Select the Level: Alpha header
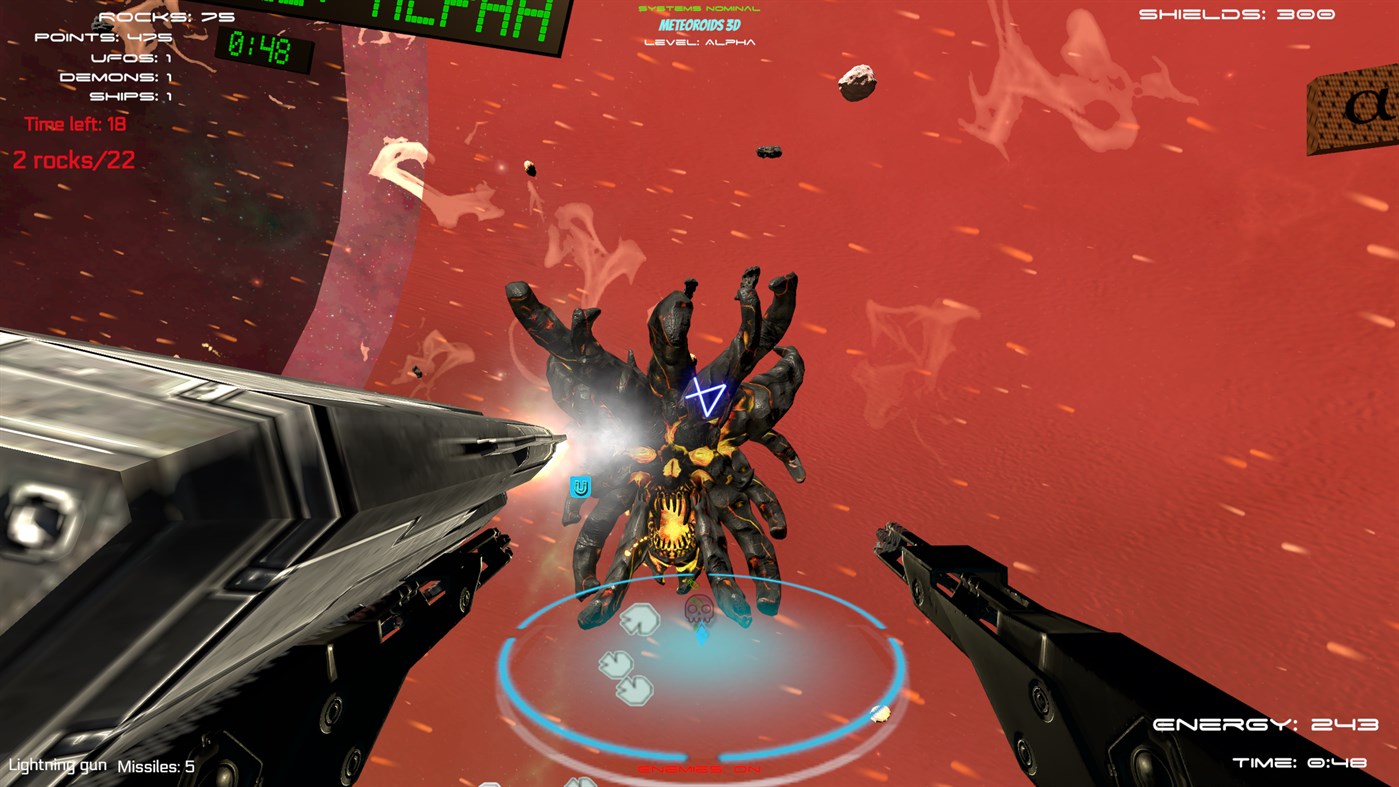Image resolution: width=1399 pixels, height=787 pixels. coord(698,43)
